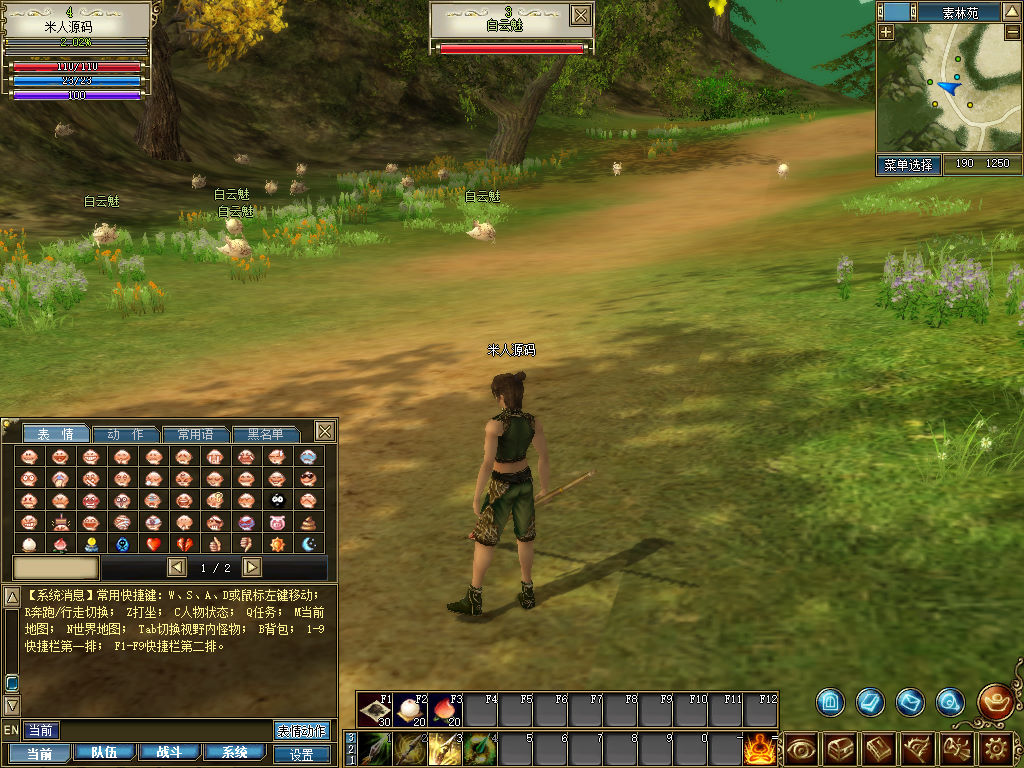Viewport: 1024px width, 768px height.
Task: Switch chat channel to 队伍
Action: tap(104, 753)
